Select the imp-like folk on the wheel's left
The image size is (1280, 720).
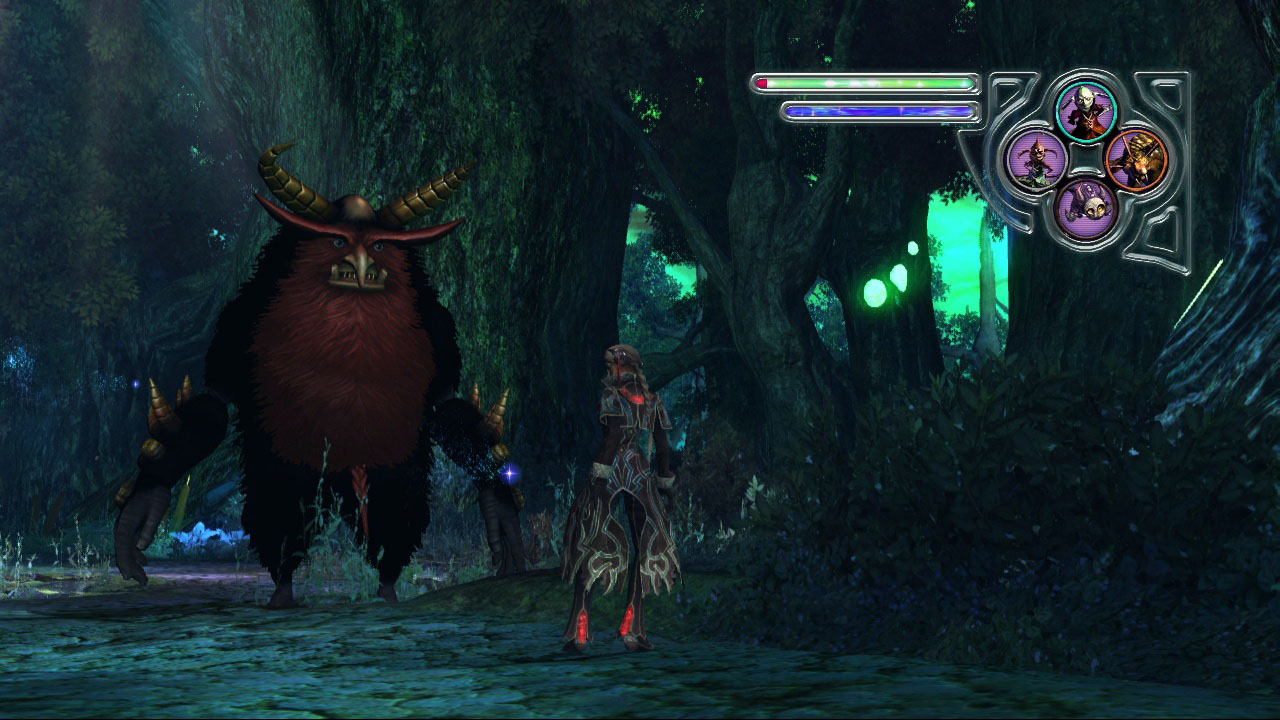click(1036, 159)
